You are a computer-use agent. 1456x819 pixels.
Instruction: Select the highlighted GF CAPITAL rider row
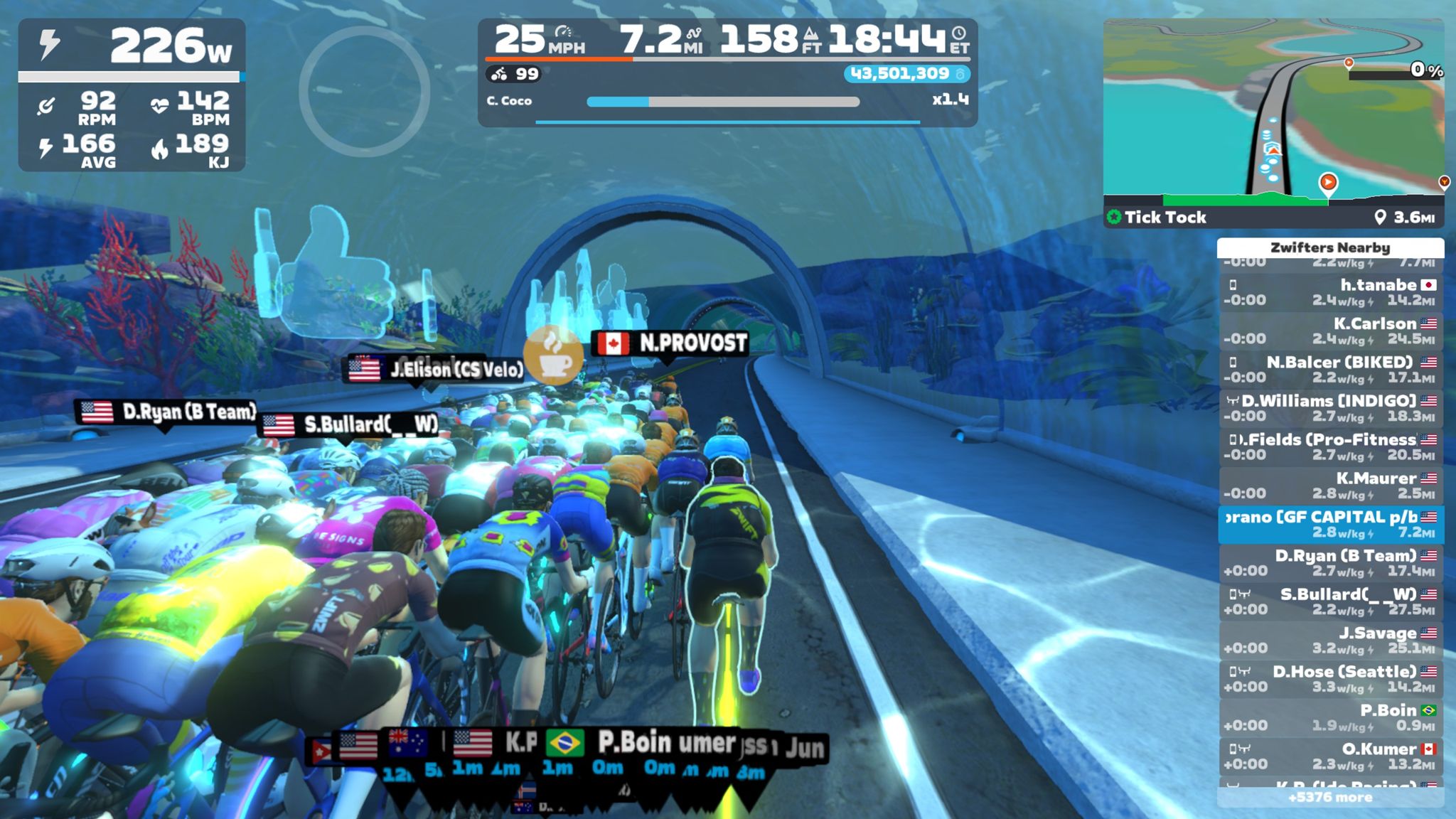[1330, 524]
